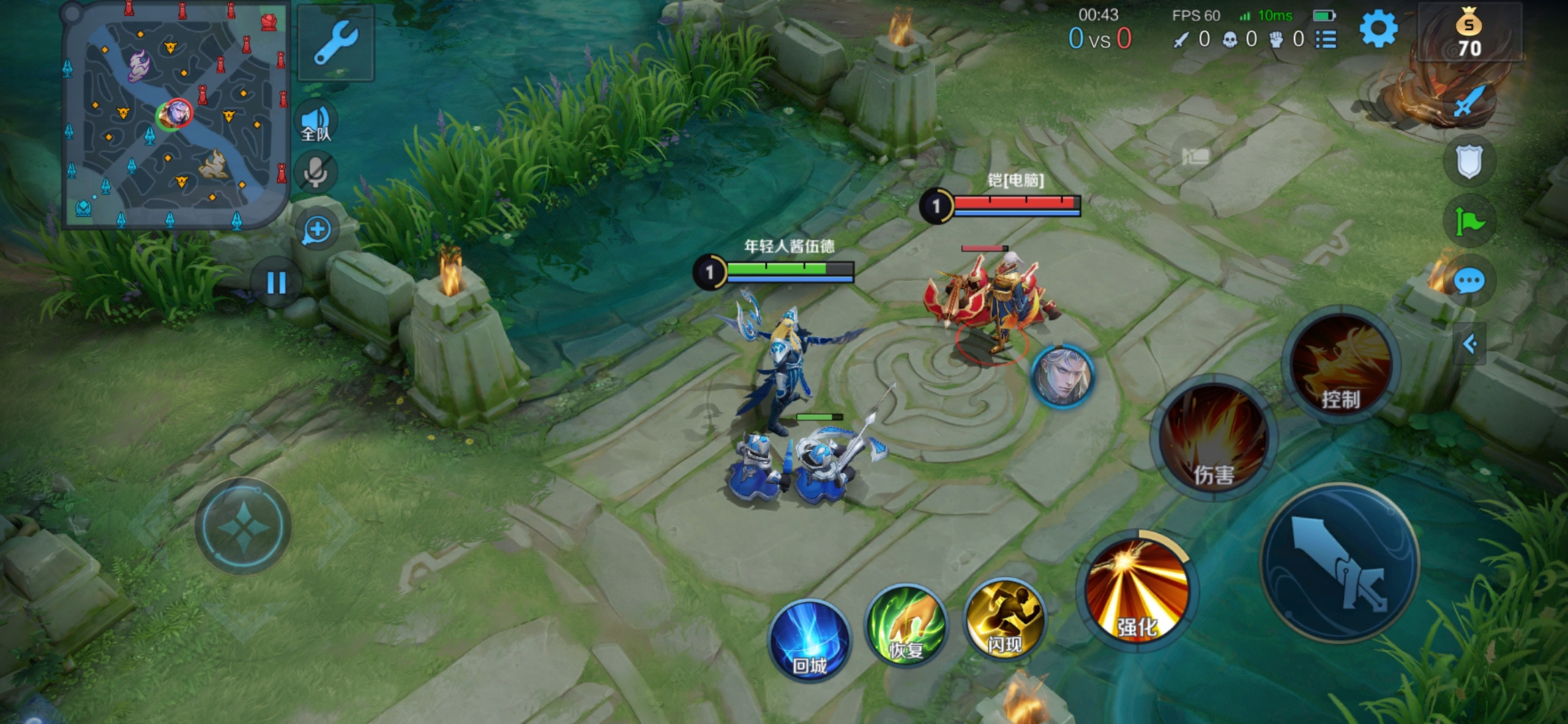The width and height of the screenshot is (1568, 724).
Task: Open the gold coin shop
Action: click(1469, 34)
